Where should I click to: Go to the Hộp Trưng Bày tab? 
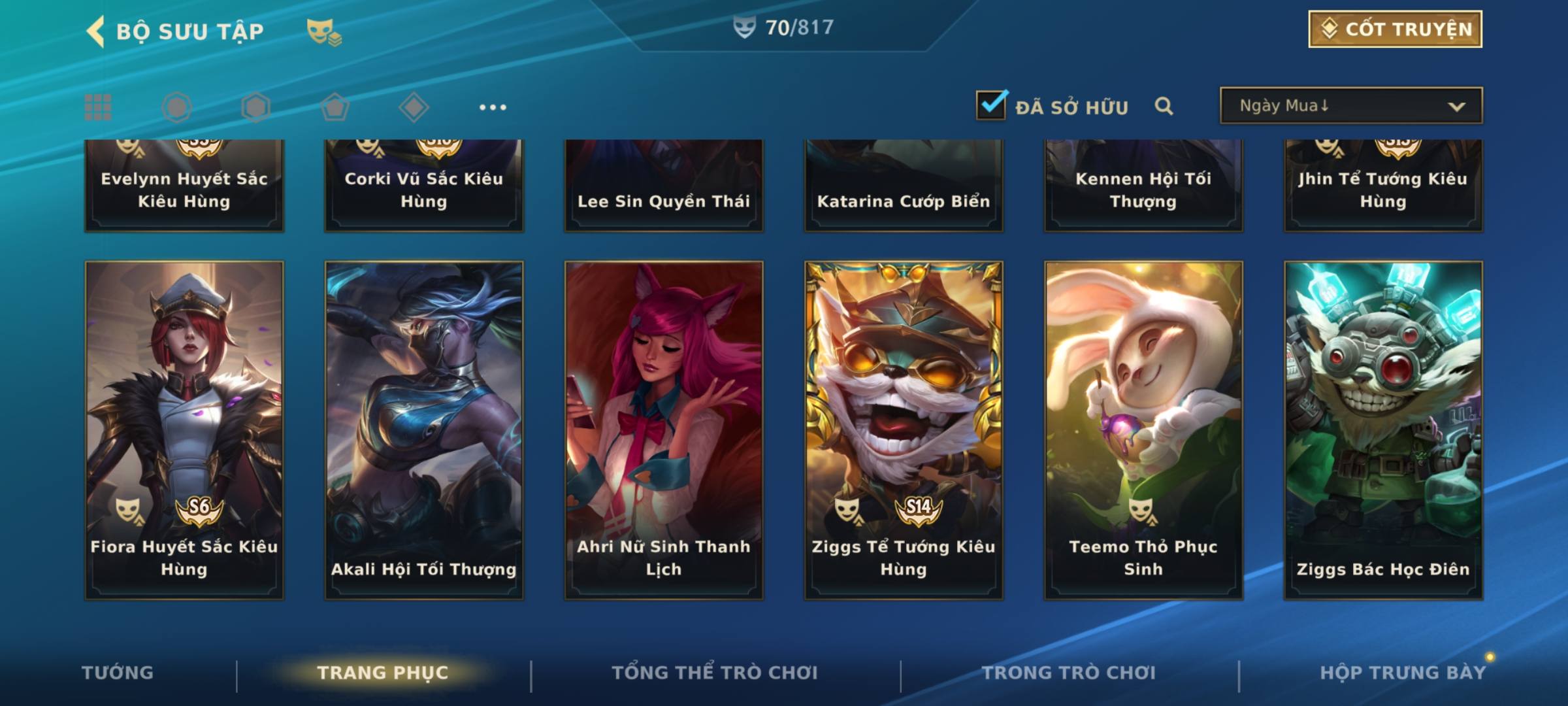(1402, 673)
